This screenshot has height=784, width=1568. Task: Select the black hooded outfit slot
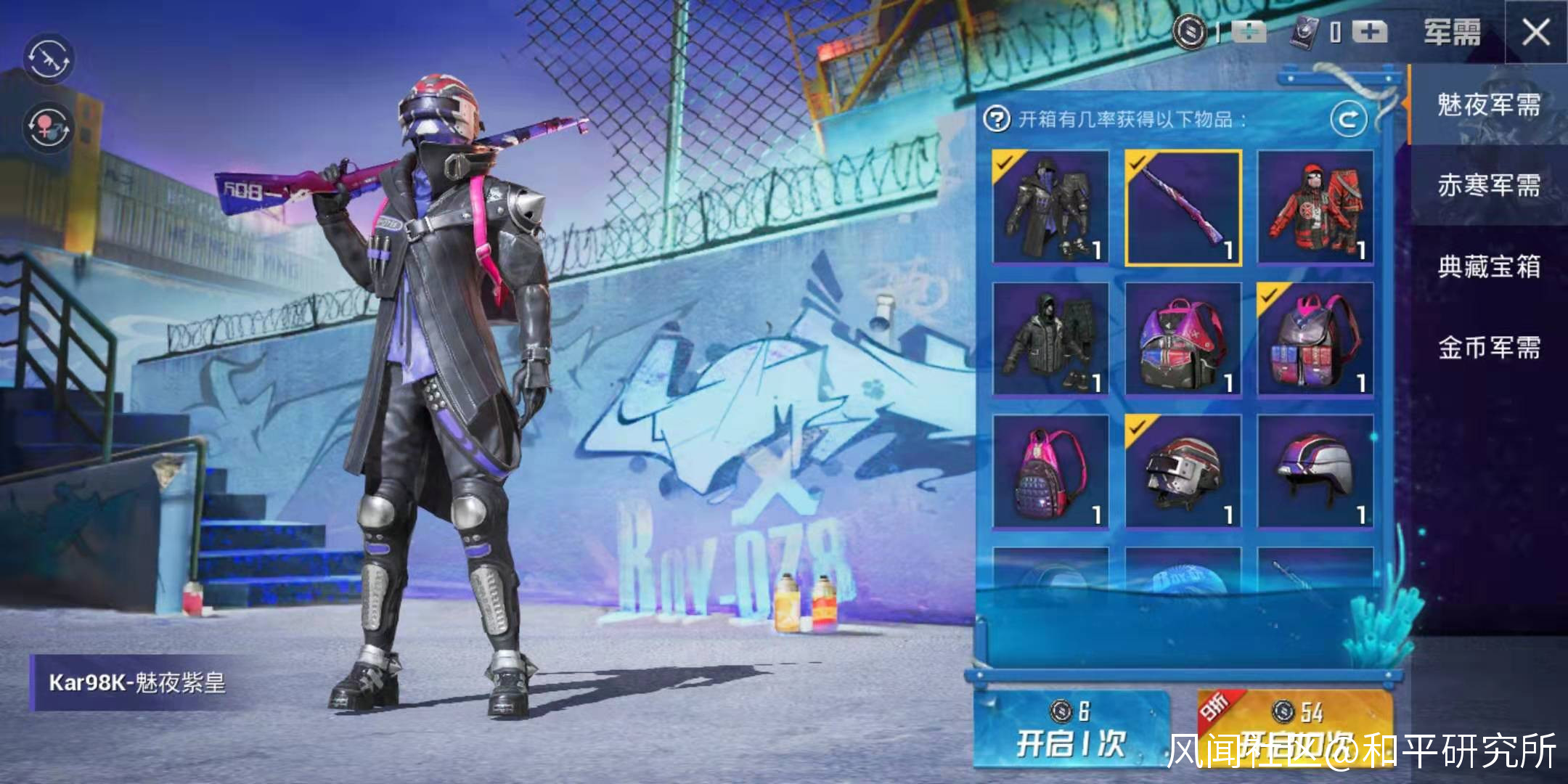[x=1050, y=340]
